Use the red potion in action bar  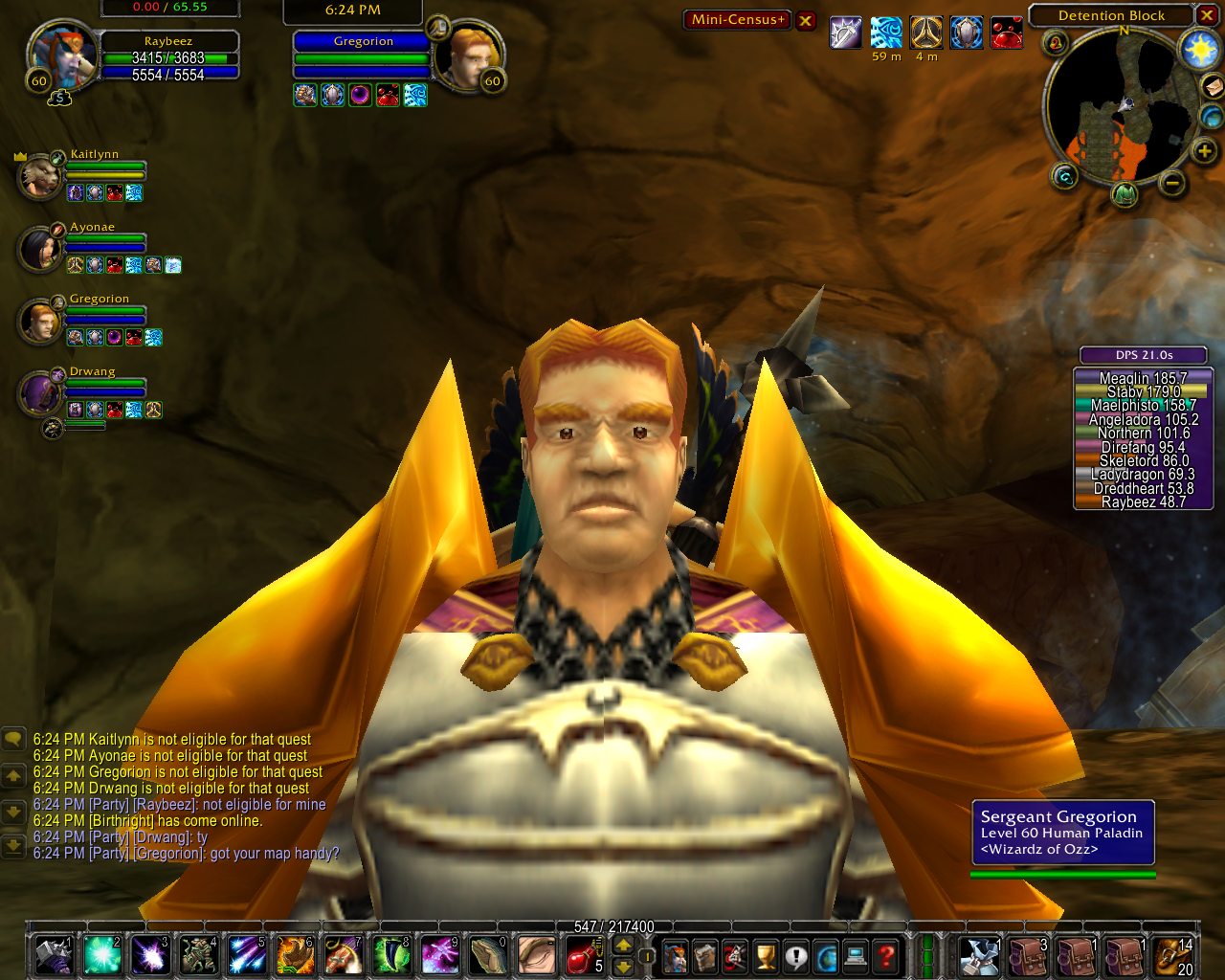581,955
